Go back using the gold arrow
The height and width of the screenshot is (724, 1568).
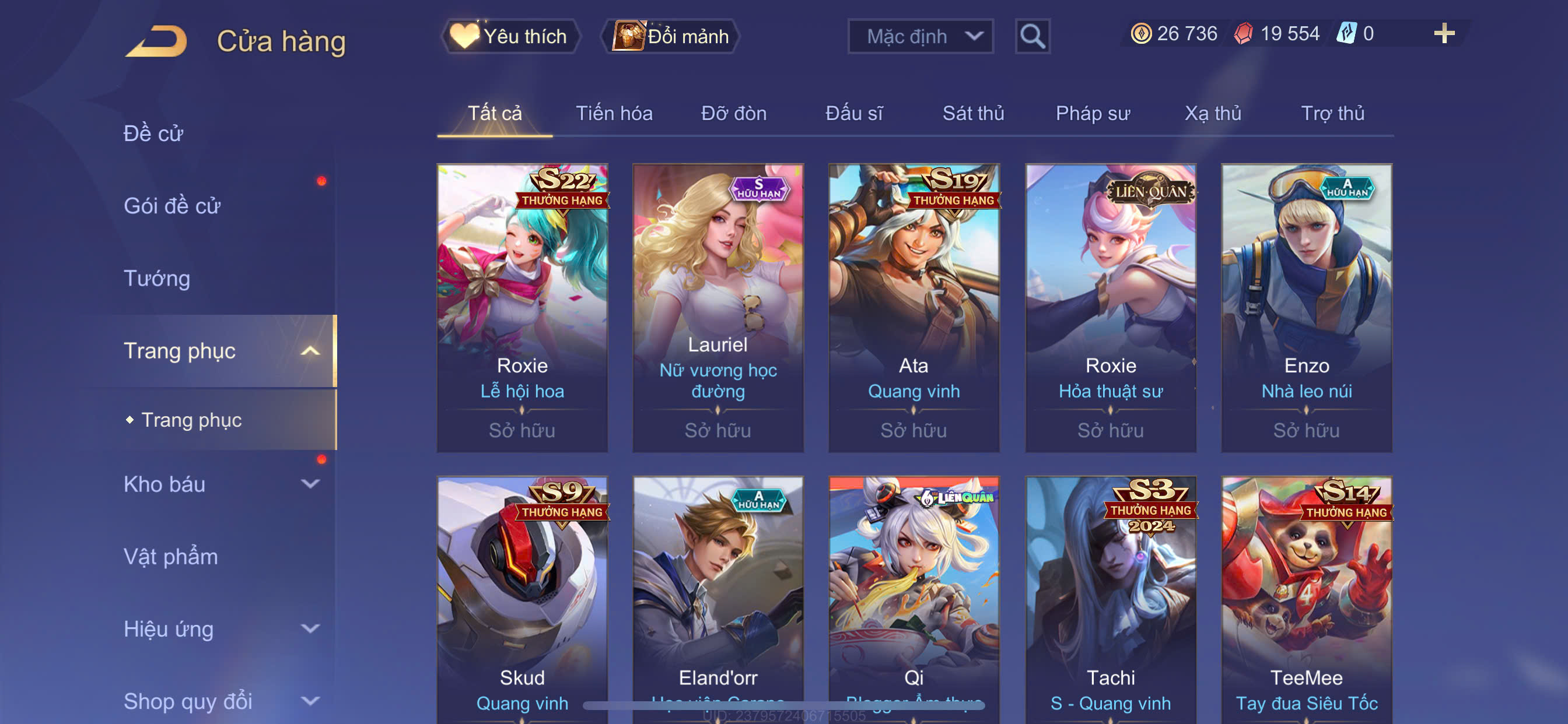(156, 41)
